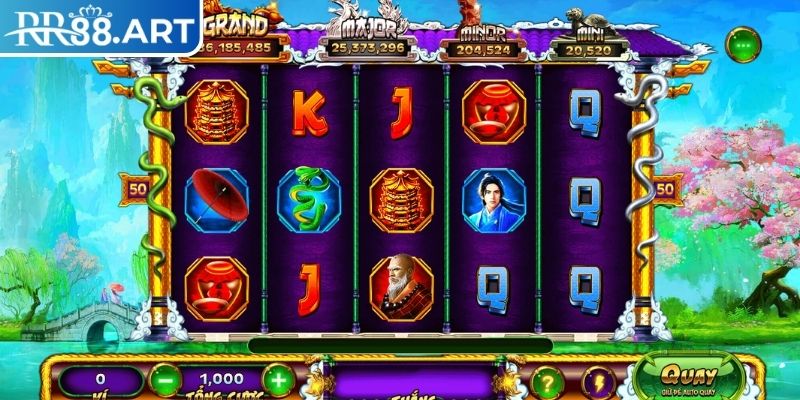Increase the total bet with the plus button

pos(277,380)
